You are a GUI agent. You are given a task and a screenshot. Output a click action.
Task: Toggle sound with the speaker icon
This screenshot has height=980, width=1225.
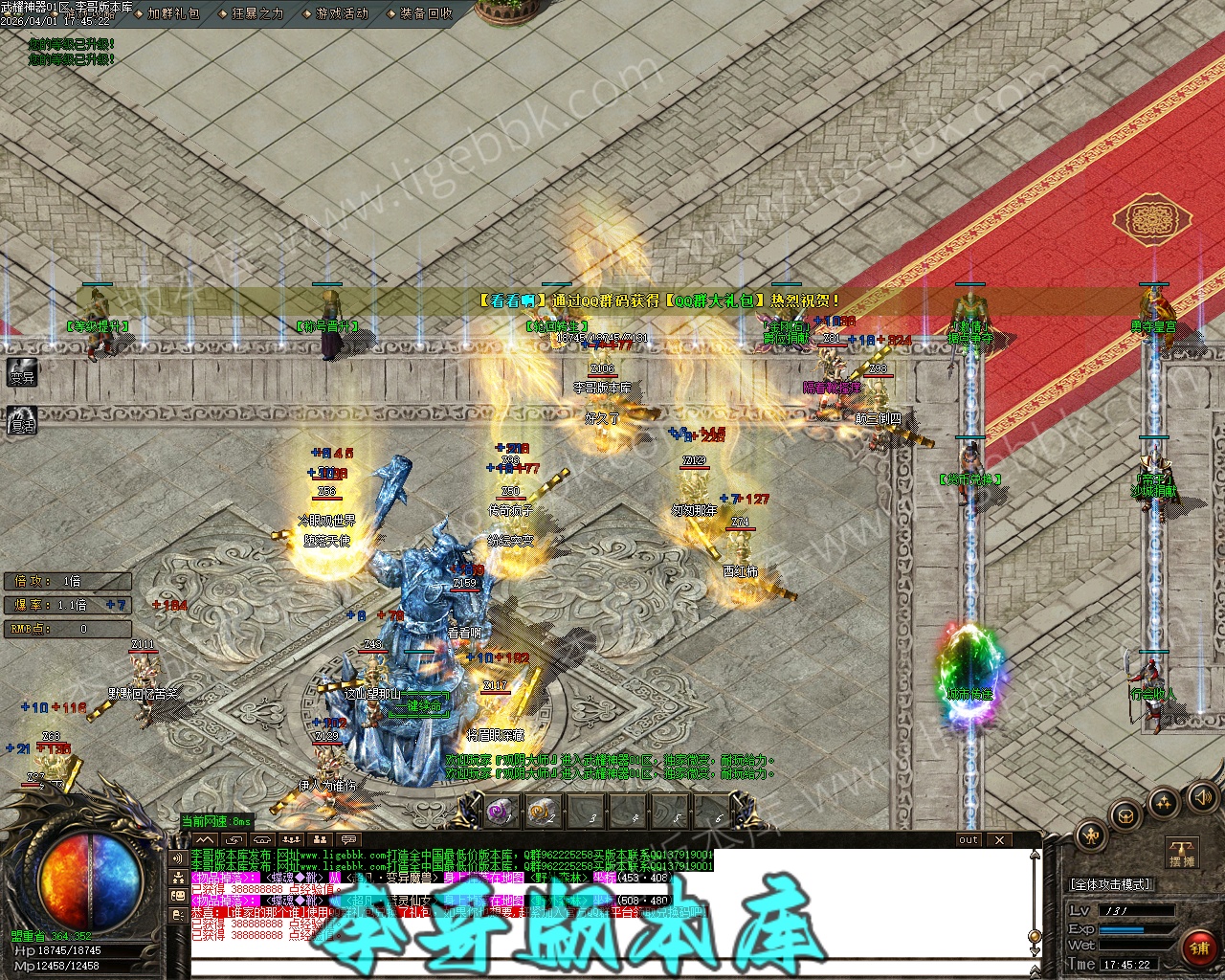[1200, 796]
